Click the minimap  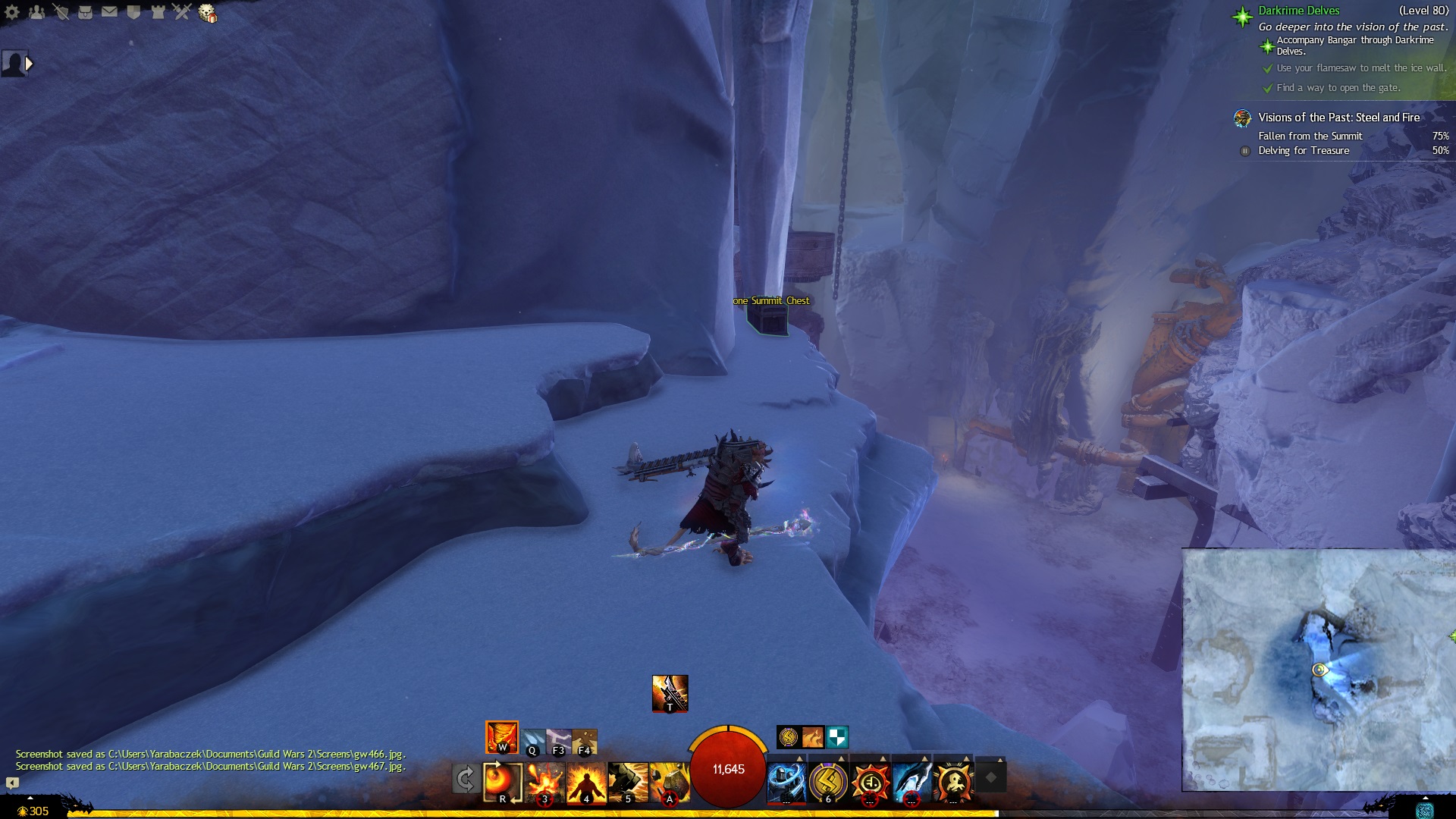(x=1318, y=670)
